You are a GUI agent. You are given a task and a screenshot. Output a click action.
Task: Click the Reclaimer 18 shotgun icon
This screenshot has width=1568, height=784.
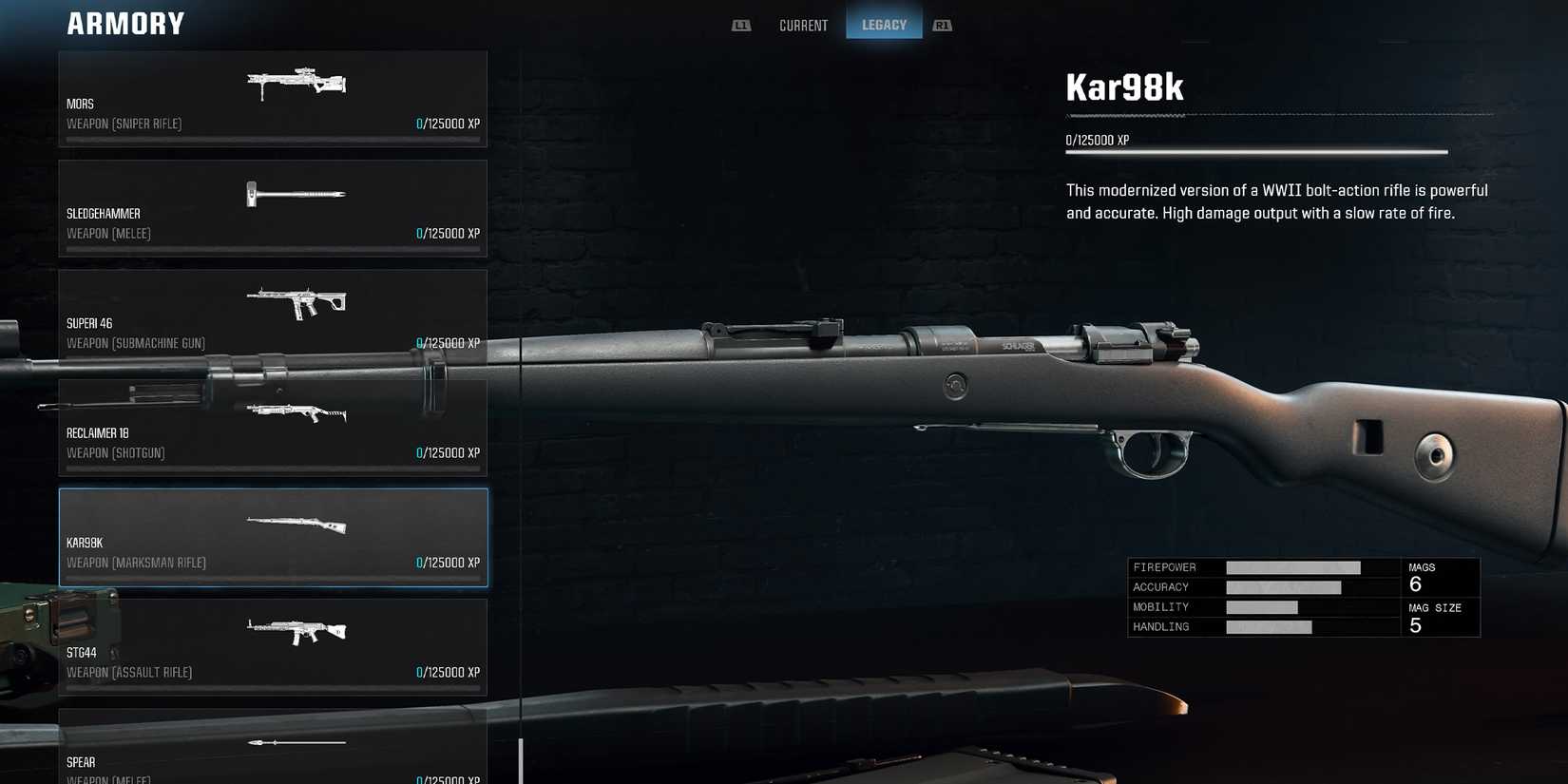[296, 413]
